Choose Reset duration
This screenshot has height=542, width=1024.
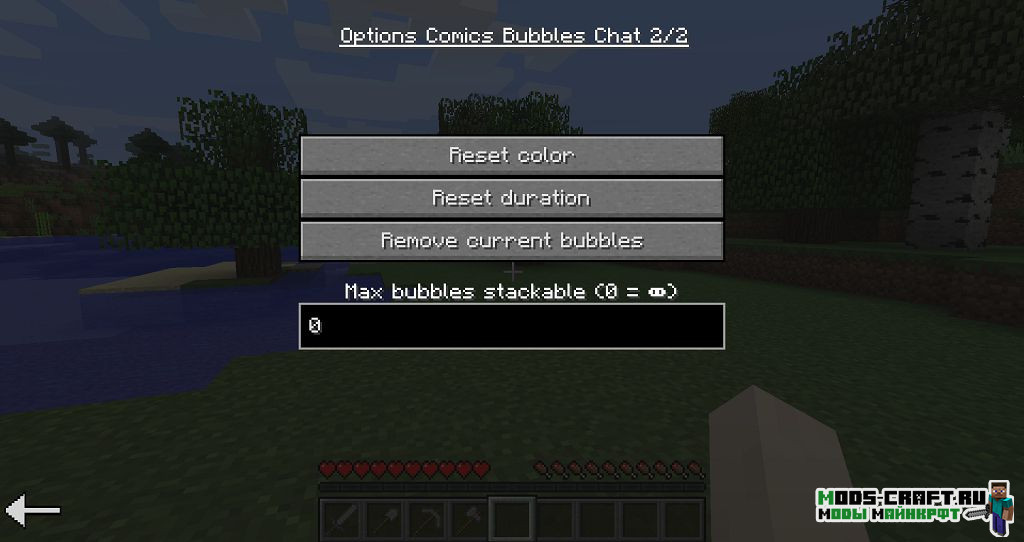pos(511,198)
